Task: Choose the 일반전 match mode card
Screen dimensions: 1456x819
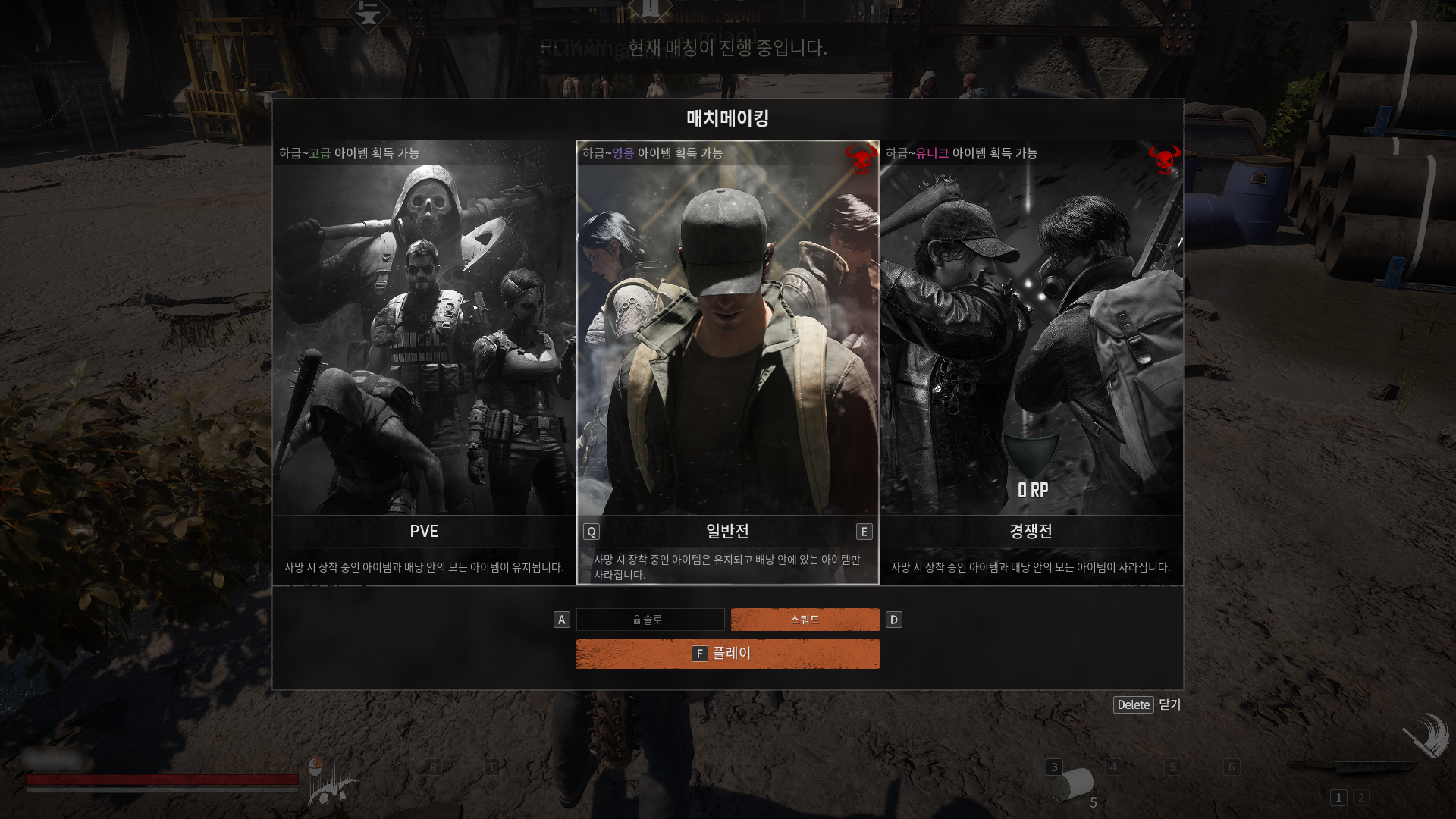Action: [x=727, y=341]
